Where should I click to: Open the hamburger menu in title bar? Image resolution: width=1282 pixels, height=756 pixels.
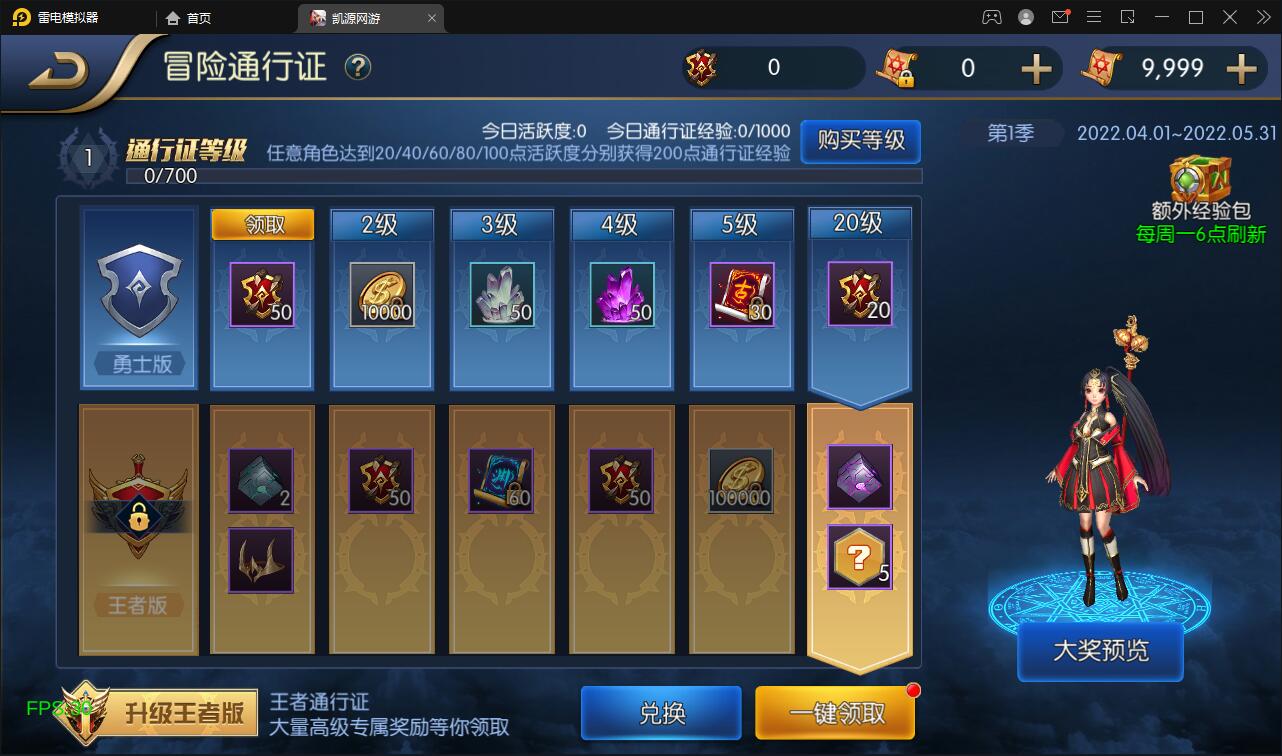click(1095, 17)
